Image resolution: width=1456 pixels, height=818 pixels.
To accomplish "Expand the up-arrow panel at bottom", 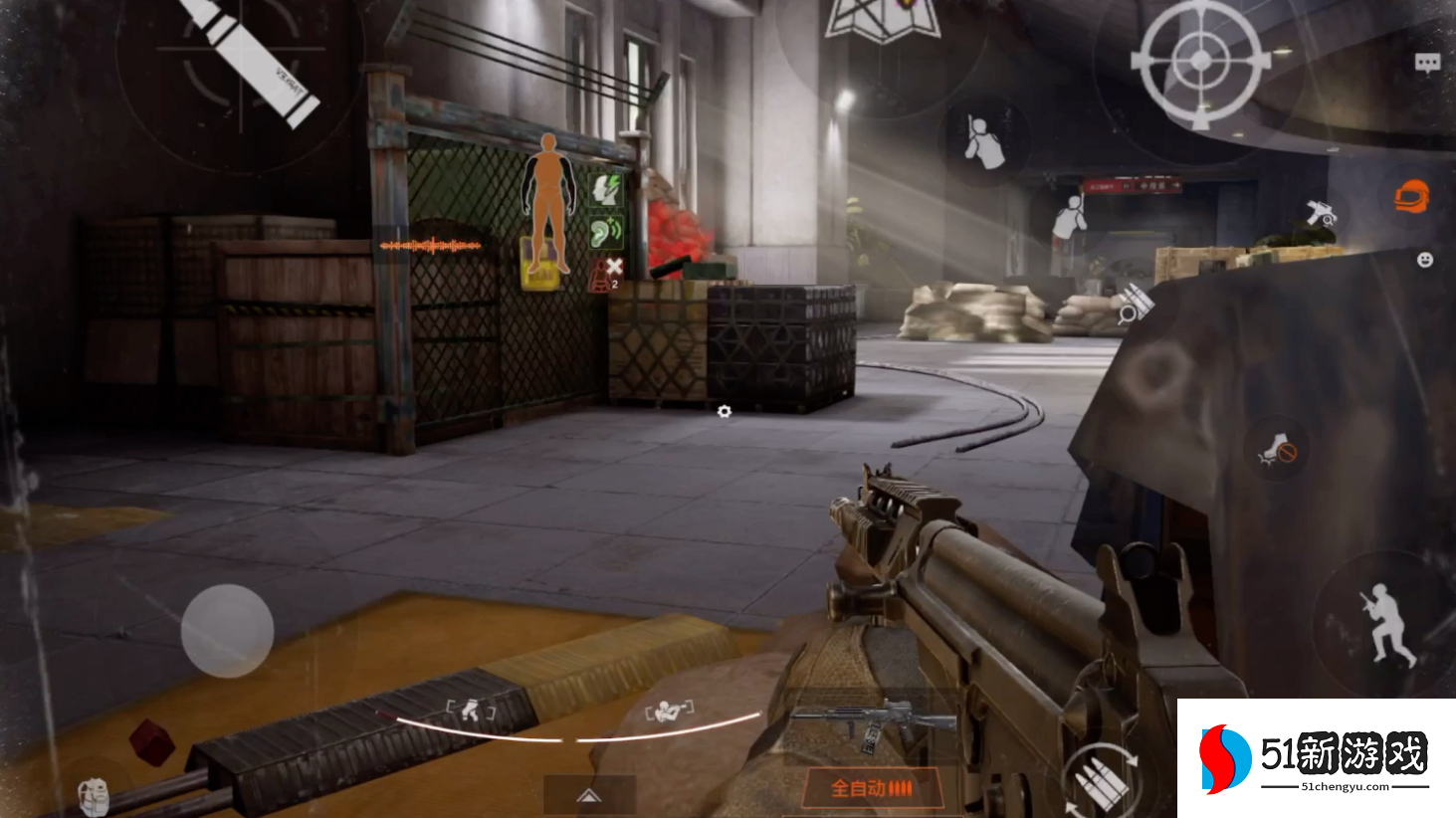I will [x=589, y=795].
